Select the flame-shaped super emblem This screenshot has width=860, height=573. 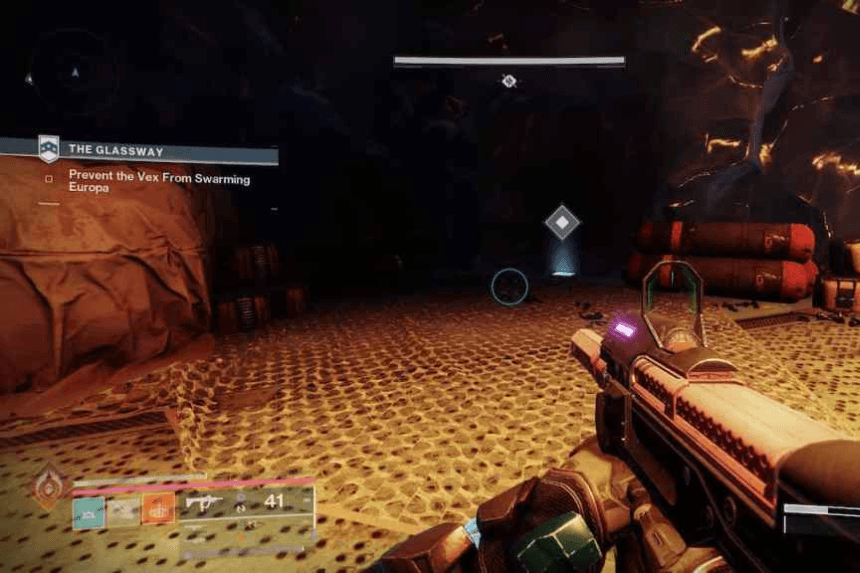(48, 487)
